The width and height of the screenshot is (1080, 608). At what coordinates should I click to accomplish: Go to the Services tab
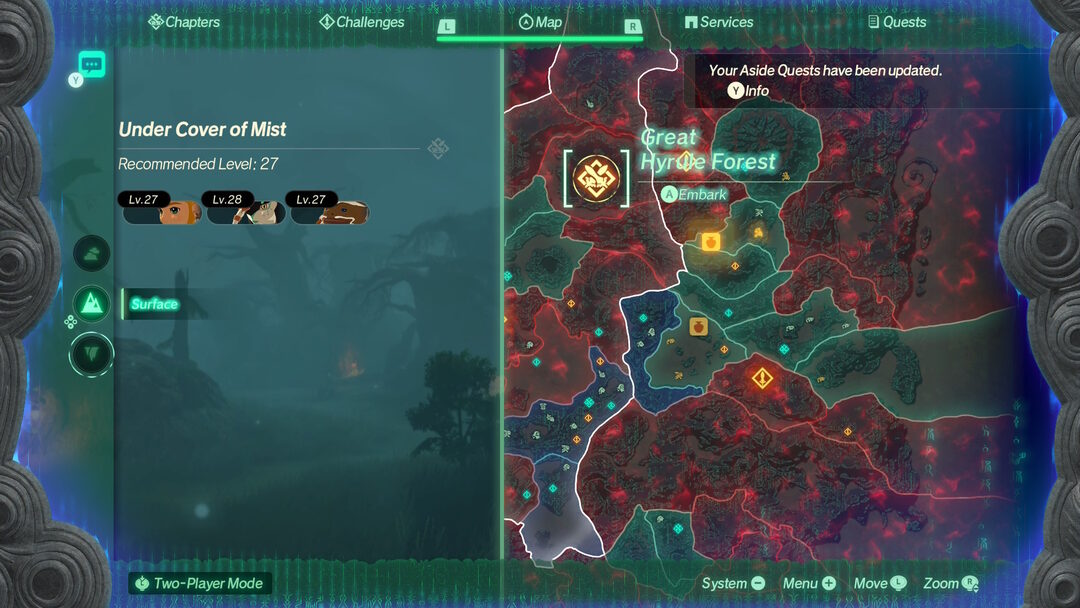click(718, 22)
